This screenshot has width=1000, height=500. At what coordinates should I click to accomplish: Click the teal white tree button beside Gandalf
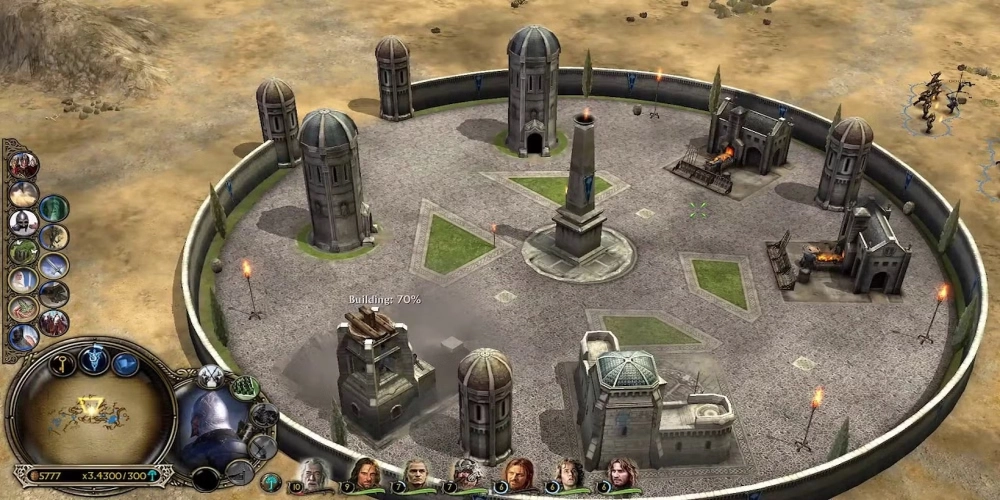pos(271,482)
